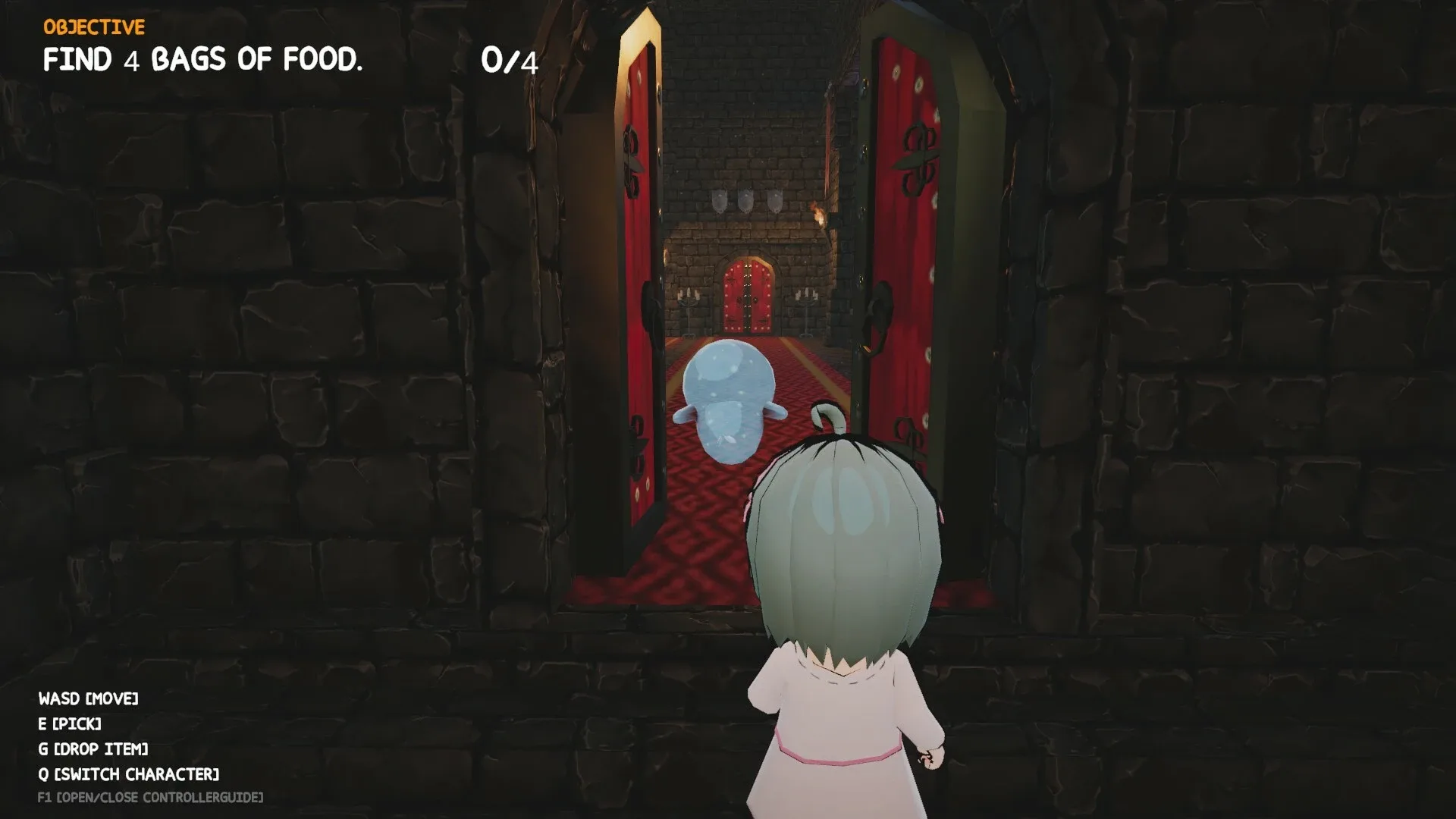The width and height of the screenshot is (1456, 819).
Task: Click the 0/4 food counter
Action: point(509,59)
